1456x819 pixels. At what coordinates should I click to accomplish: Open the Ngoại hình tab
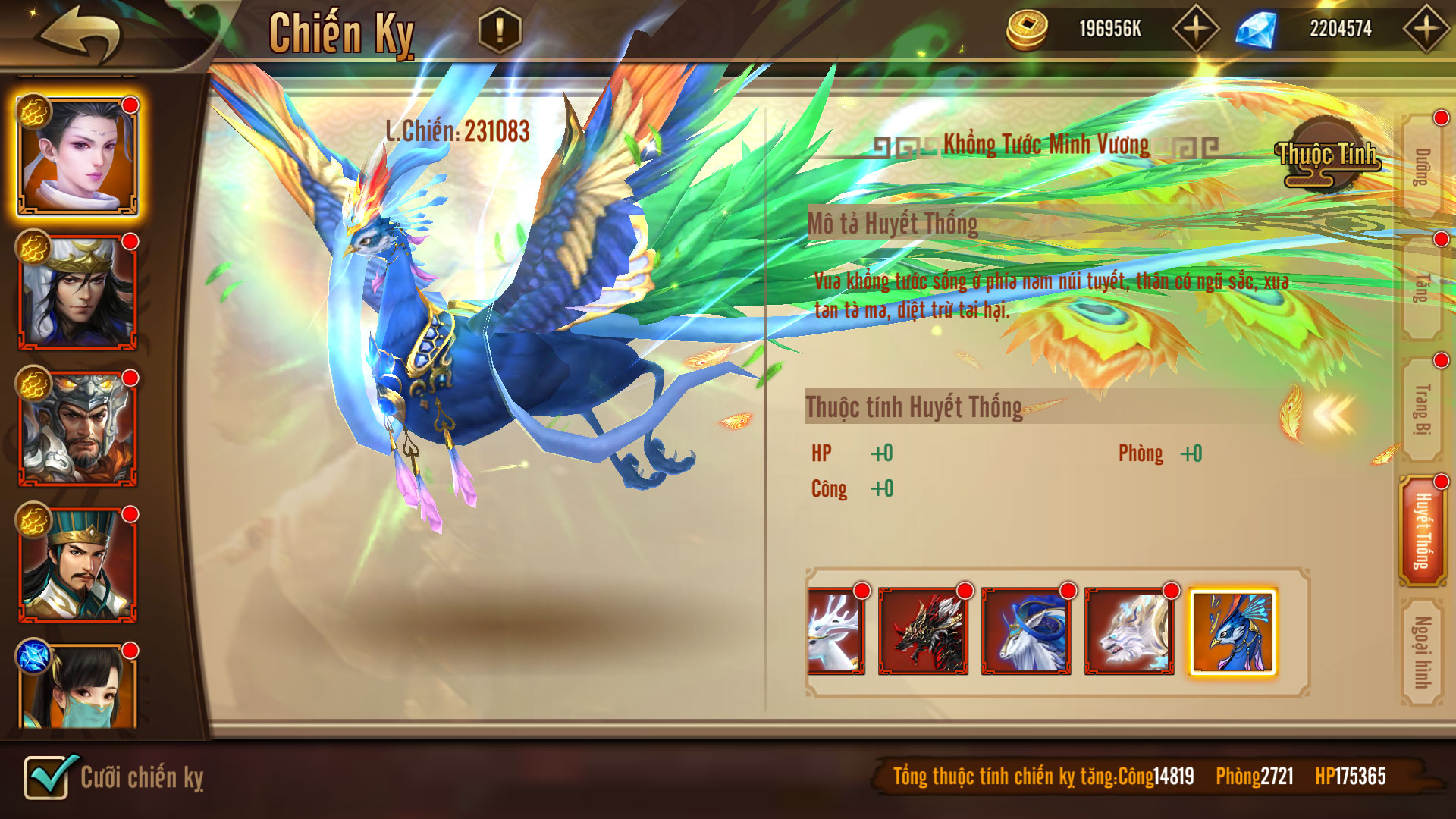[1422, 652]
